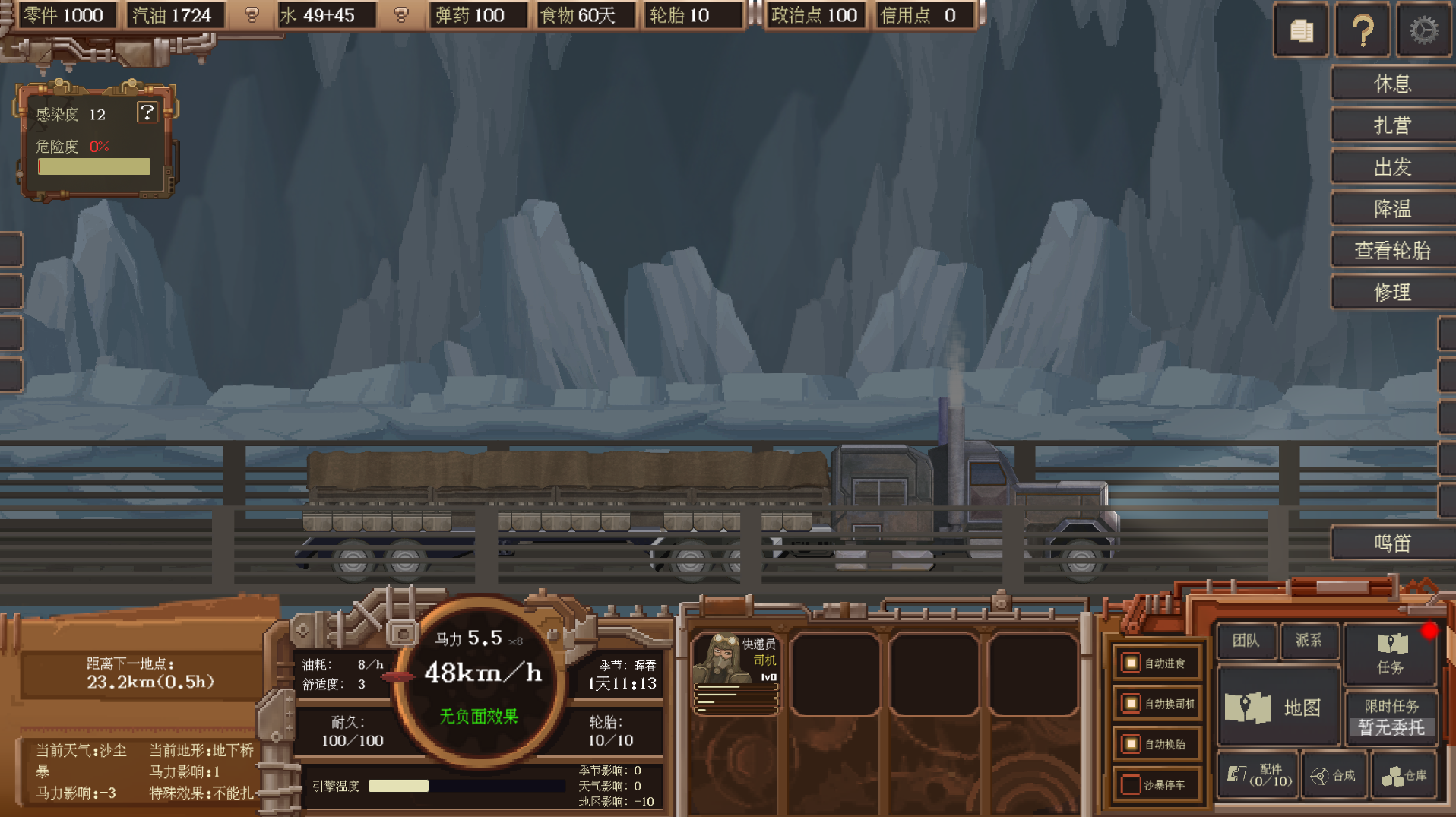Toggle 自动进食 automatic eating
Screen dimensions: 1456x817
pos(1130,663)
